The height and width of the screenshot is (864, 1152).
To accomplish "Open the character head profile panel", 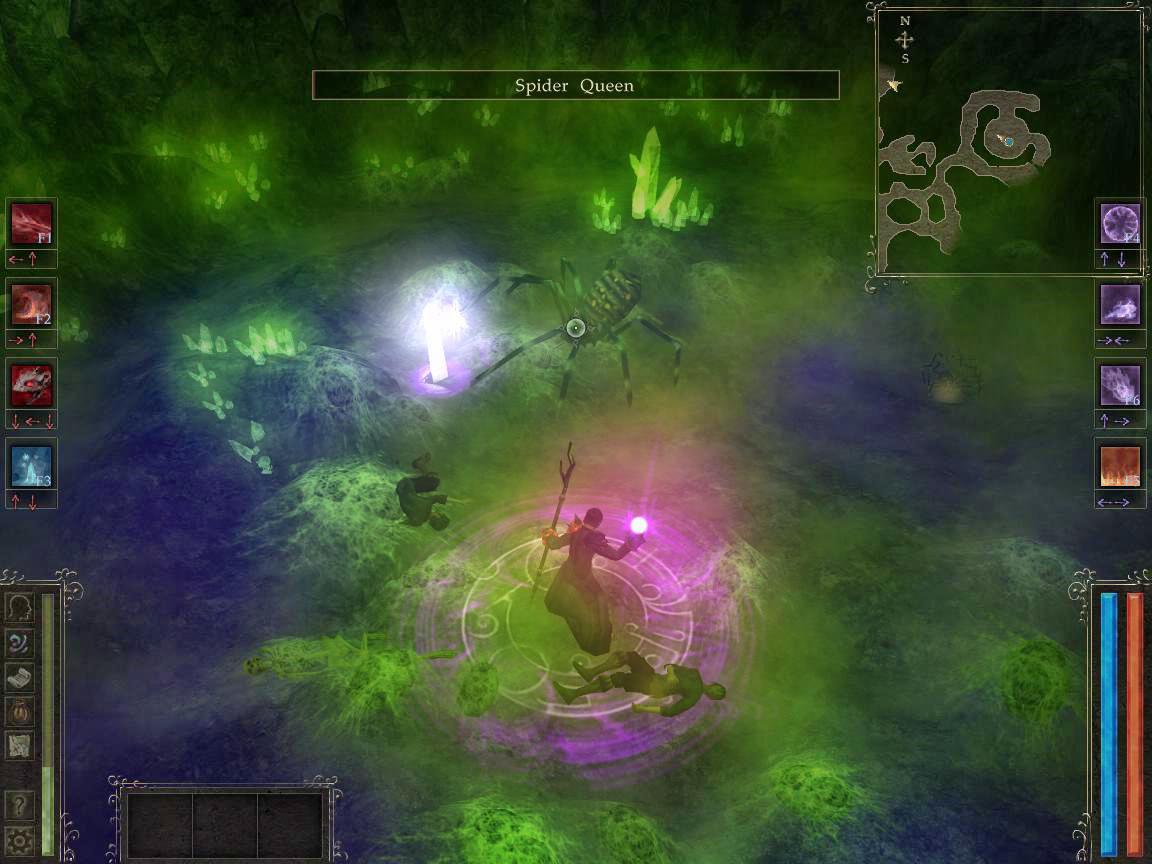I will [20, 607].
